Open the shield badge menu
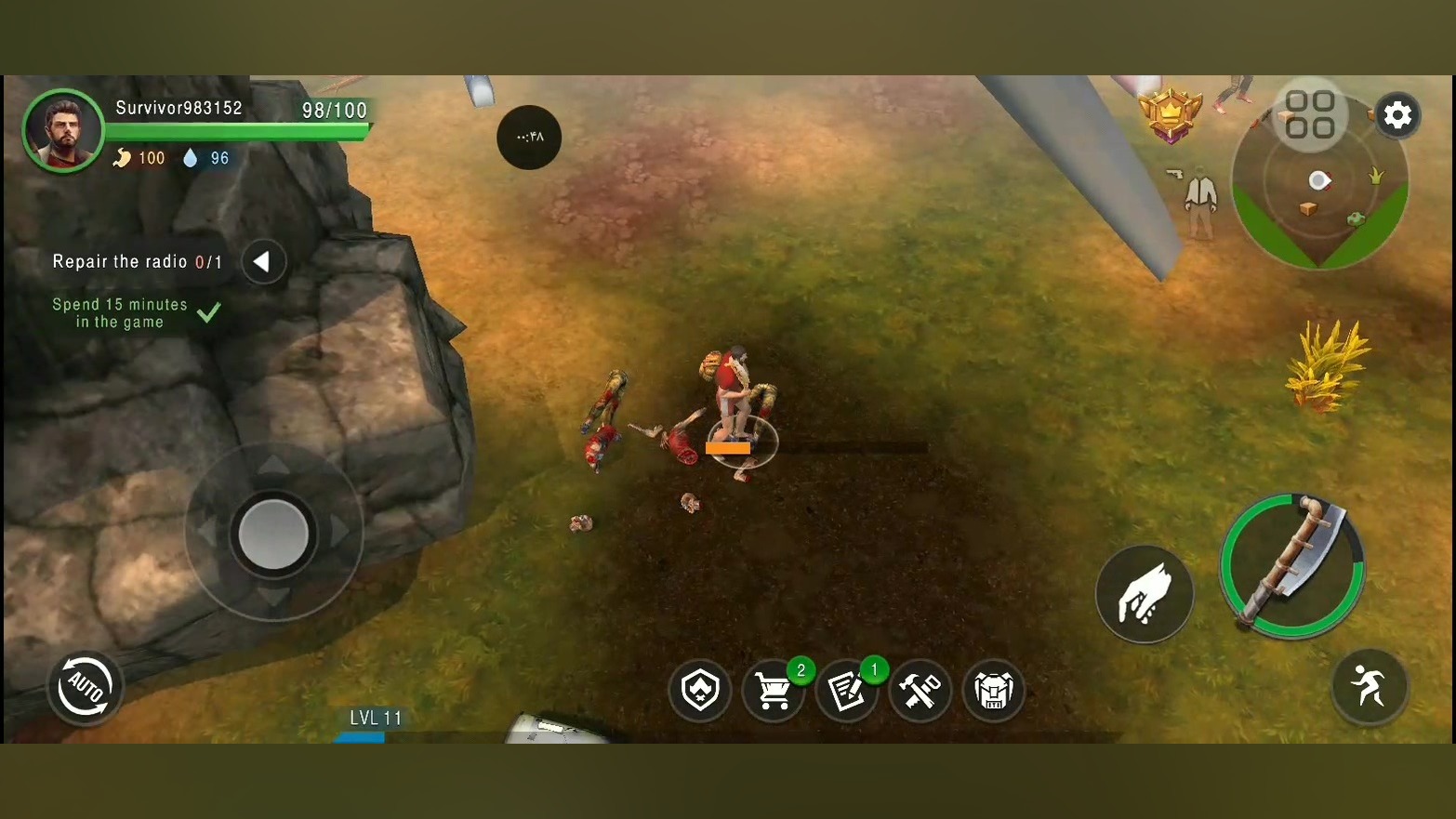Viewport: 1456px width, 819px height. coord(699,691)
